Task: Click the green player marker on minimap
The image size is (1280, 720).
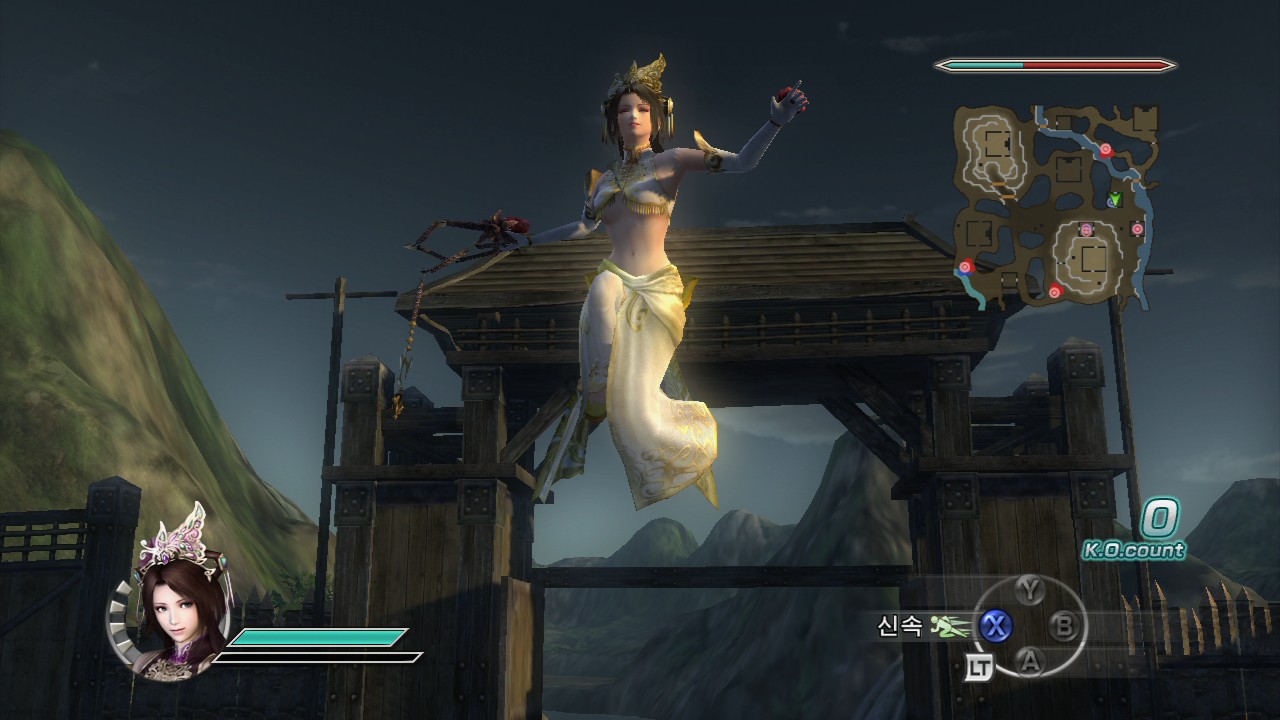Action: point(1114,200)
